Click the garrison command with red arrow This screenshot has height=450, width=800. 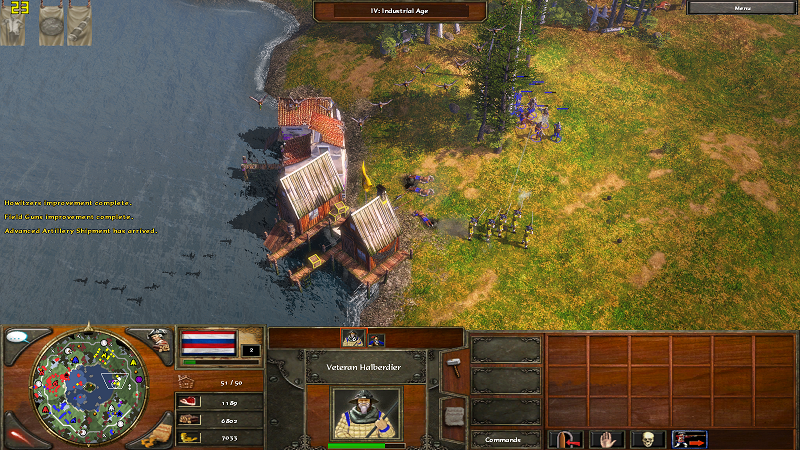pos(565,439)
